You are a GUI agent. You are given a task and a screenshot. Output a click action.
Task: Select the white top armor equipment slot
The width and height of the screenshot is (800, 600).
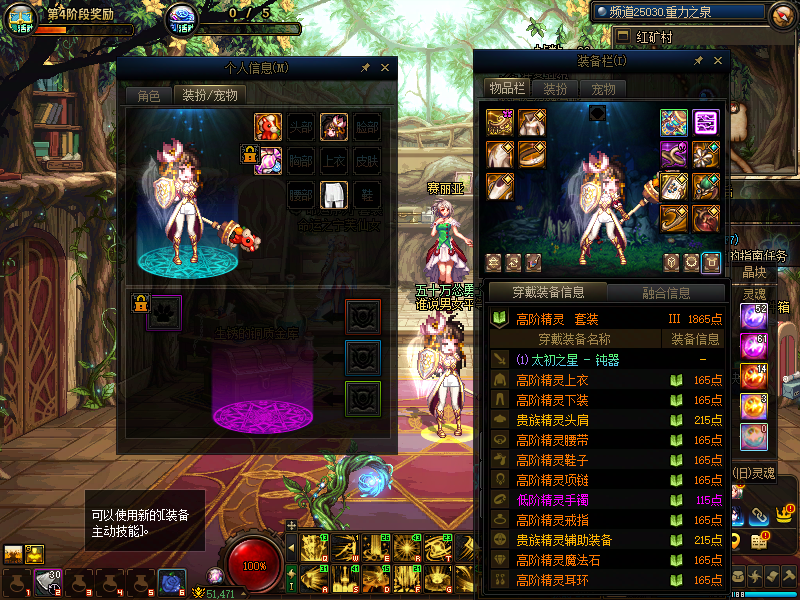pyautogui.click(x=531, y=122)
